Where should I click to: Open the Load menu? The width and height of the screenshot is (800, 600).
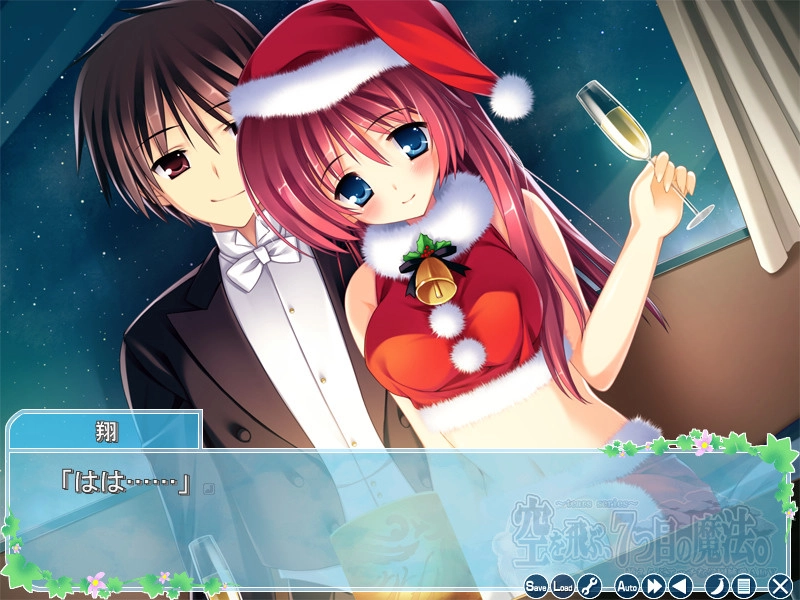pos(563,586)
